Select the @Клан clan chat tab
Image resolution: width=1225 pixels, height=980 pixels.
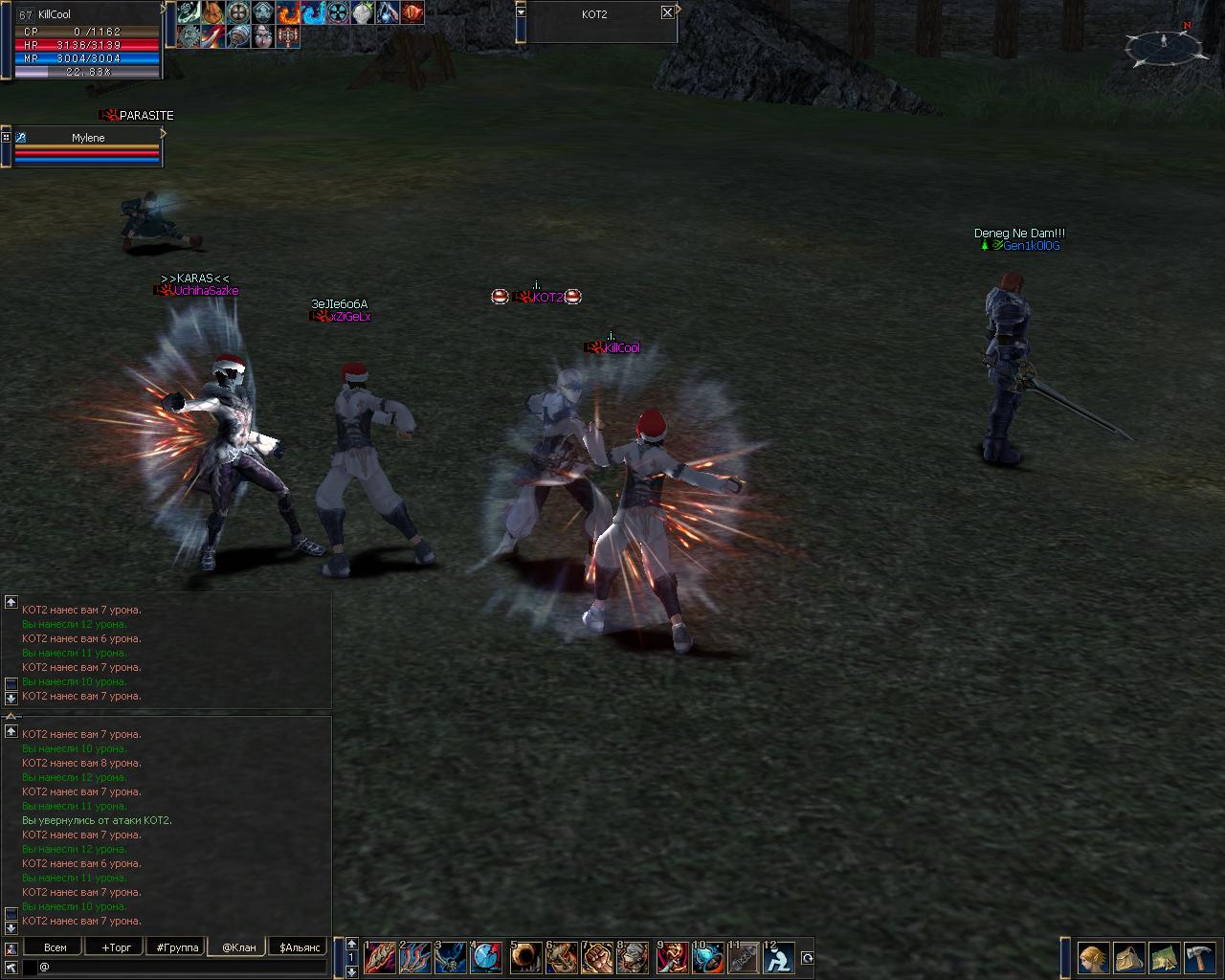239,947
